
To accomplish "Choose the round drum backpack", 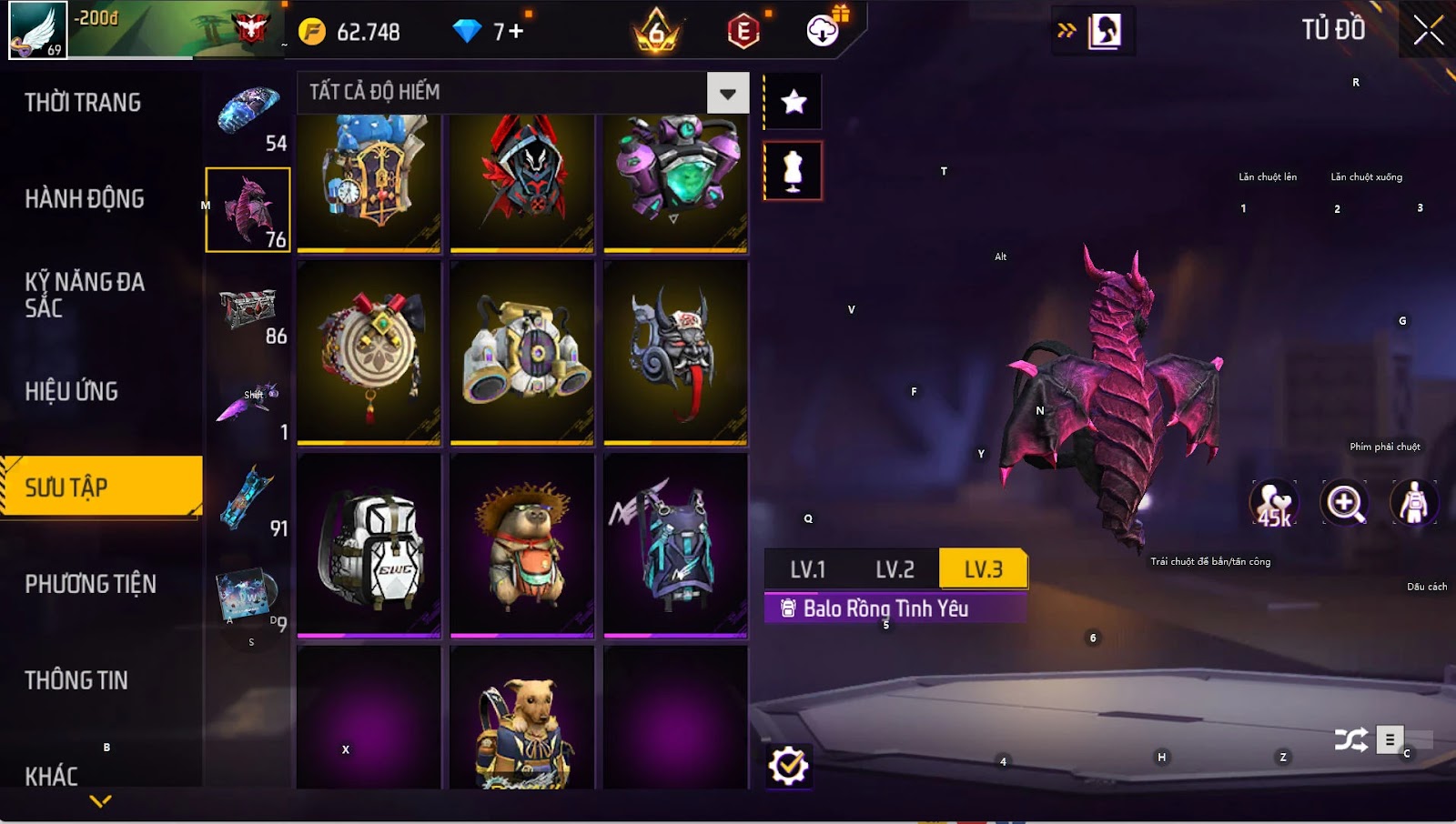I will 369,354.
